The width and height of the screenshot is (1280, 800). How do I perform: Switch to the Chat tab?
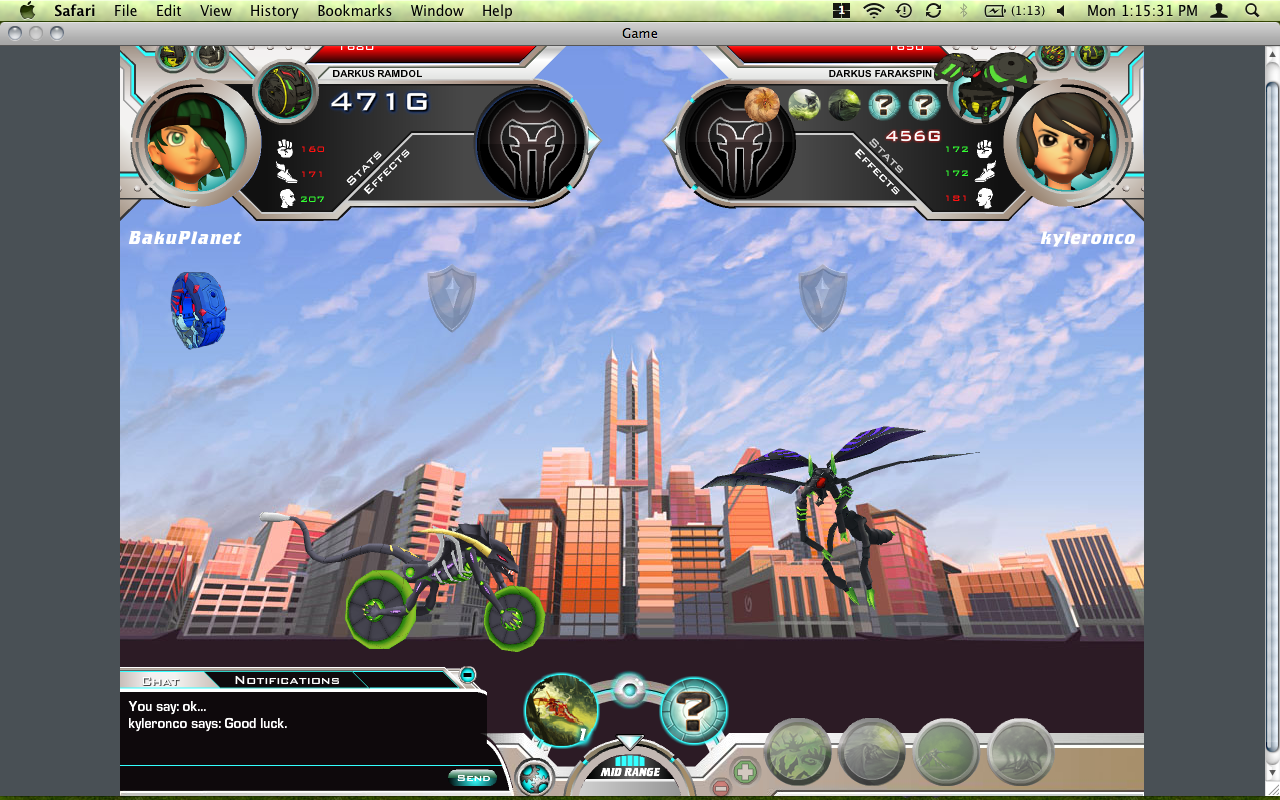point(161,681)
